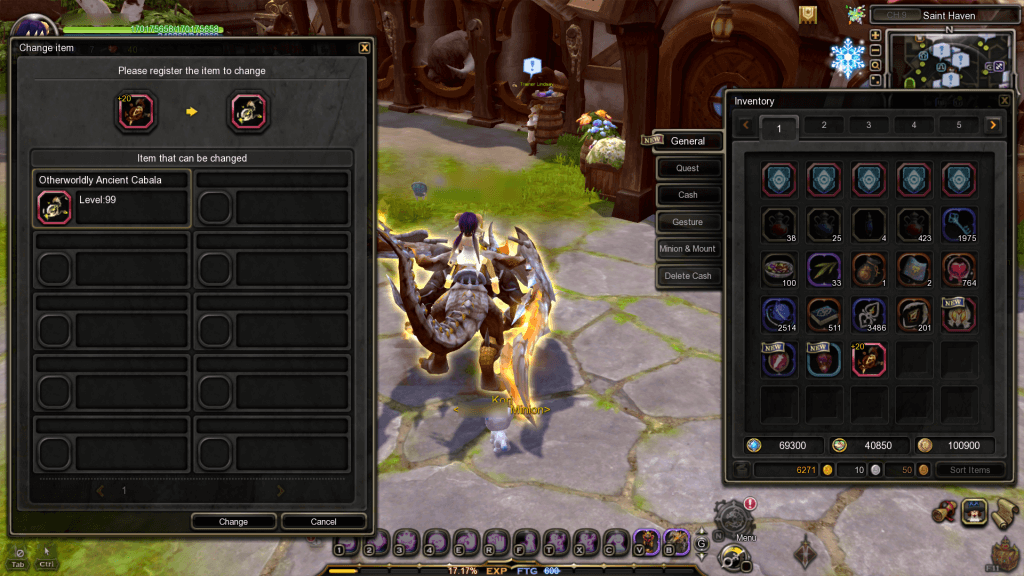Confirm with the Change button
Image resolution: width=1024 pixels, height=576 pixels.
(x=234, y=521)
